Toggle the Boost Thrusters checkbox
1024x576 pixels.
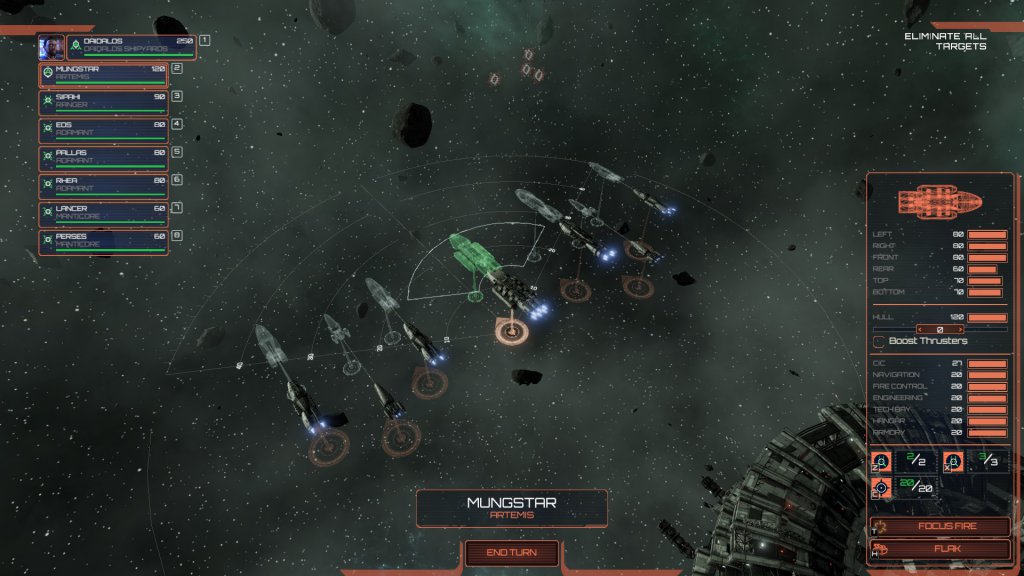(x=879, y=341)
